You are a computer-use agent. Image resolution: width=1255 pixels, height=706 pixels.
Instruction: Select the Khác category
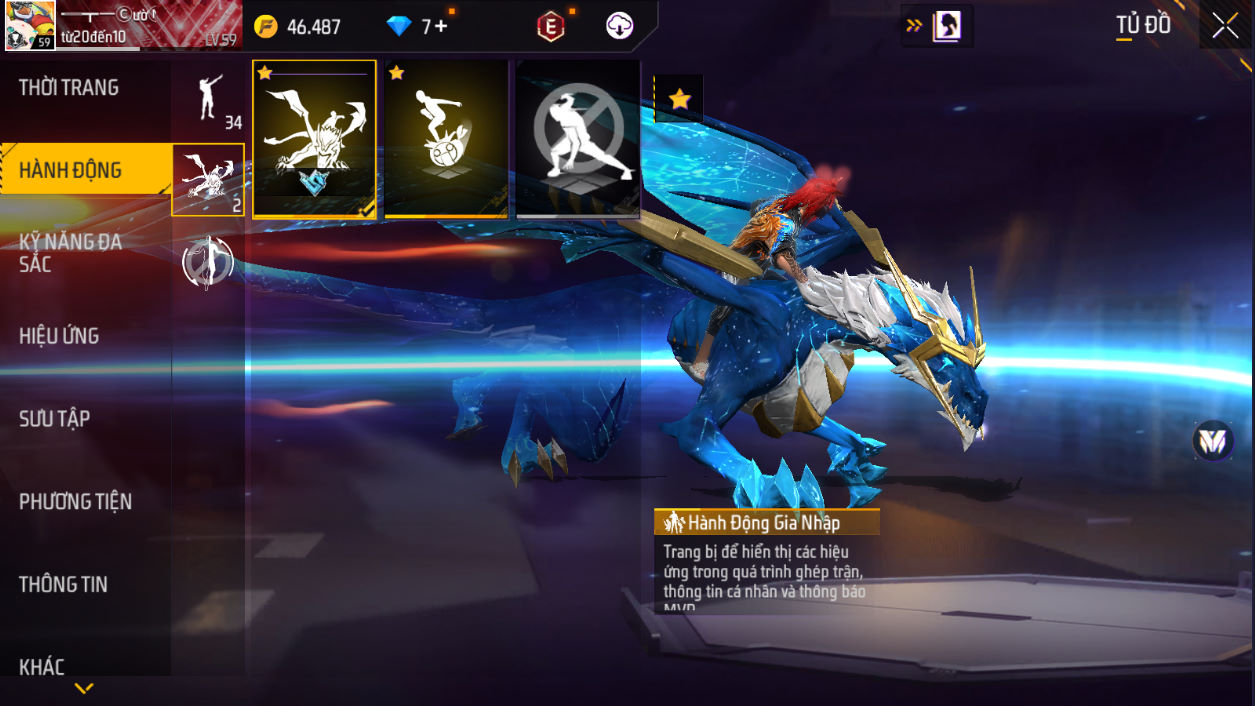[x=42, y=667]
